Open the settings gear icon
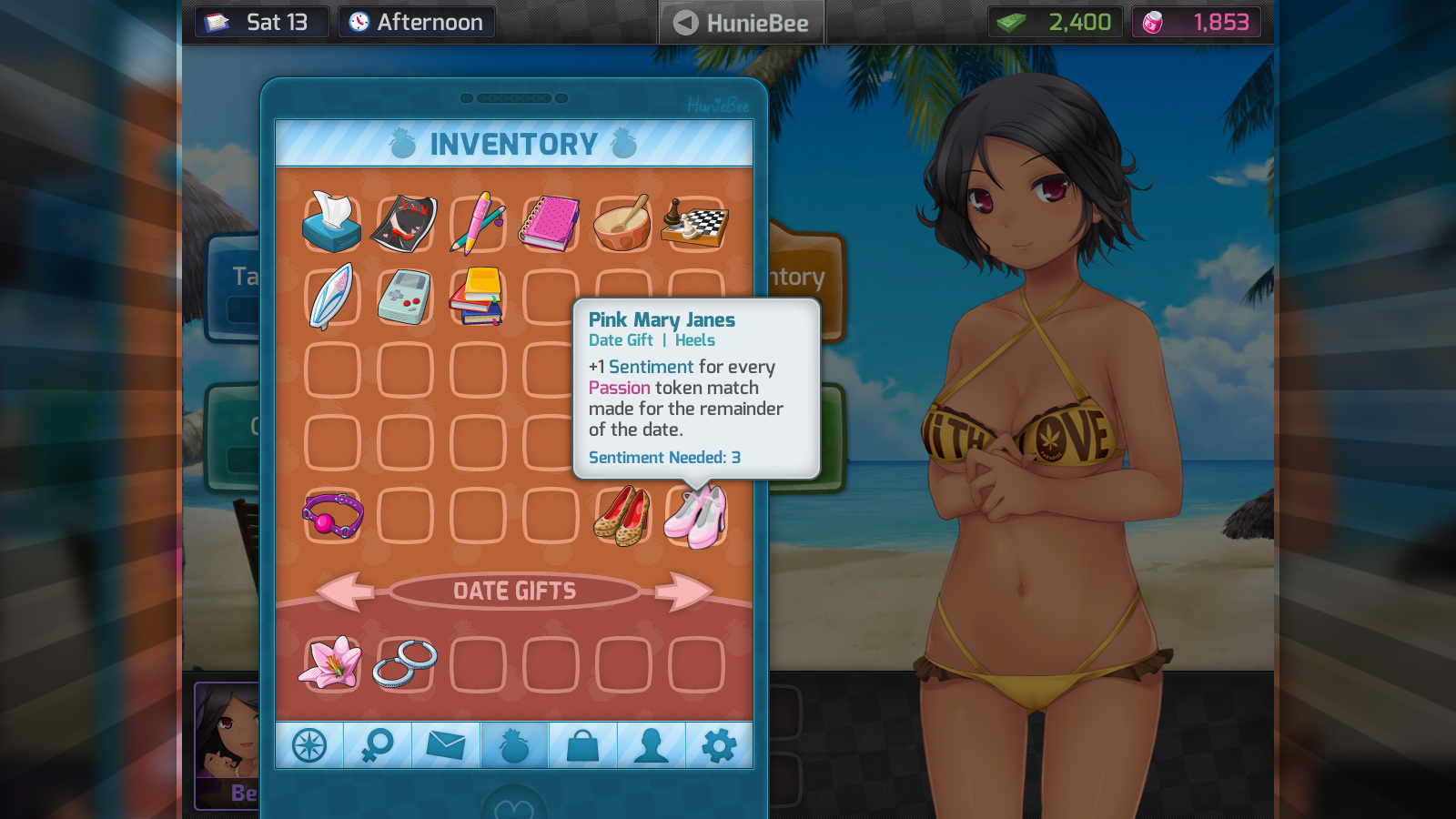This screenshot has height=819, width=1456. tap(719, 744)
